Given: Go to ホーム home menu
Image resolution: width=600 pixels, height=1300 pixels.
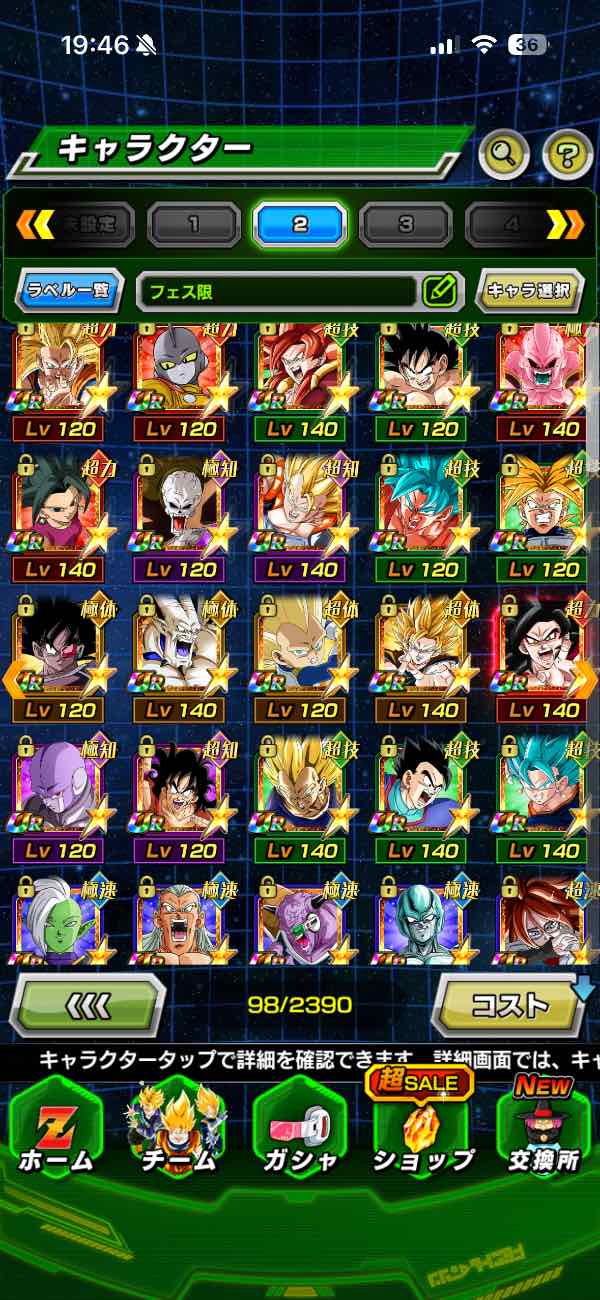Looking at the screenshot, I should (56, 1132).
